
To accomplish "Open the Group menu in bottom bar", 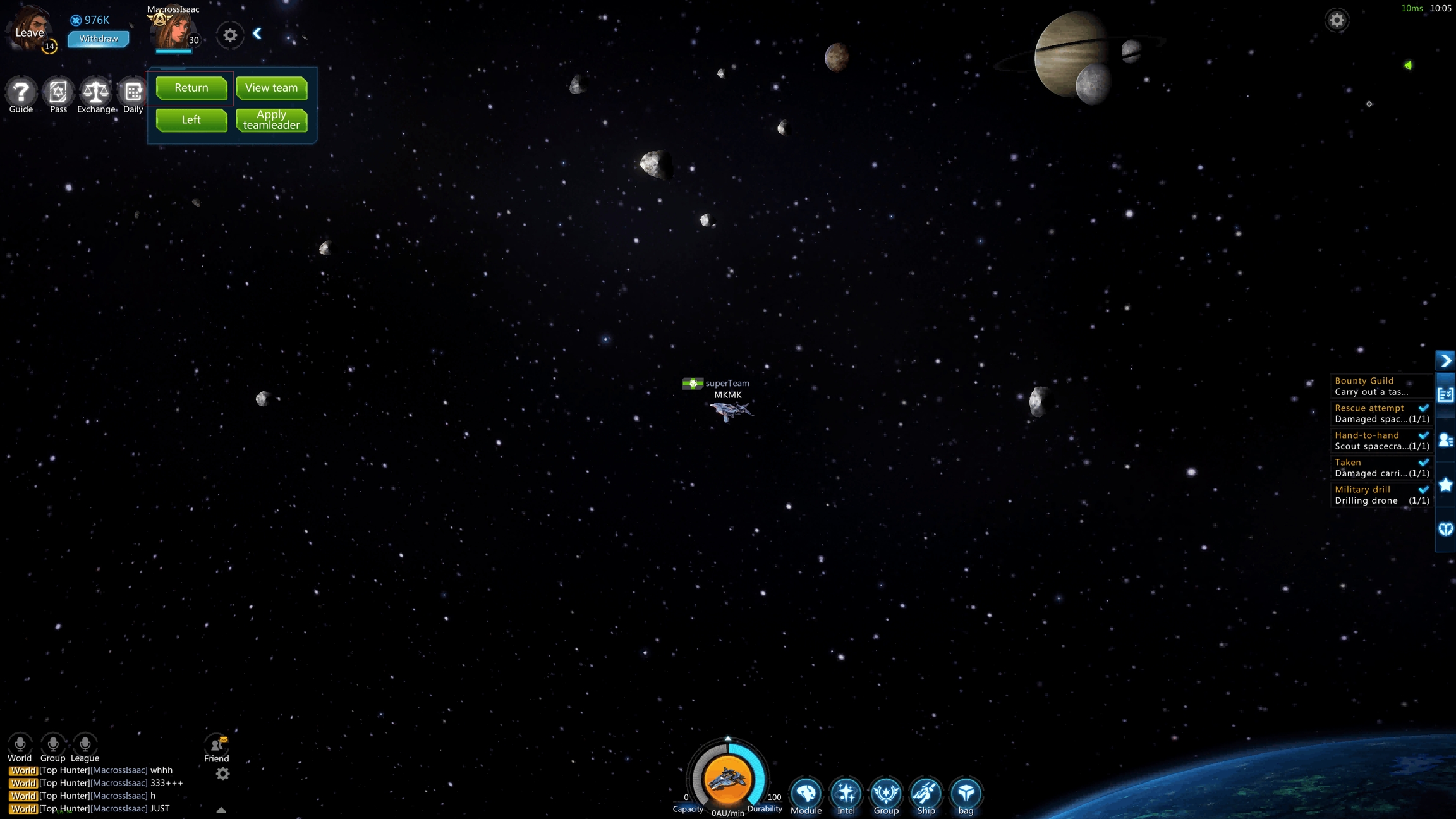I will [x=885, y=793].
